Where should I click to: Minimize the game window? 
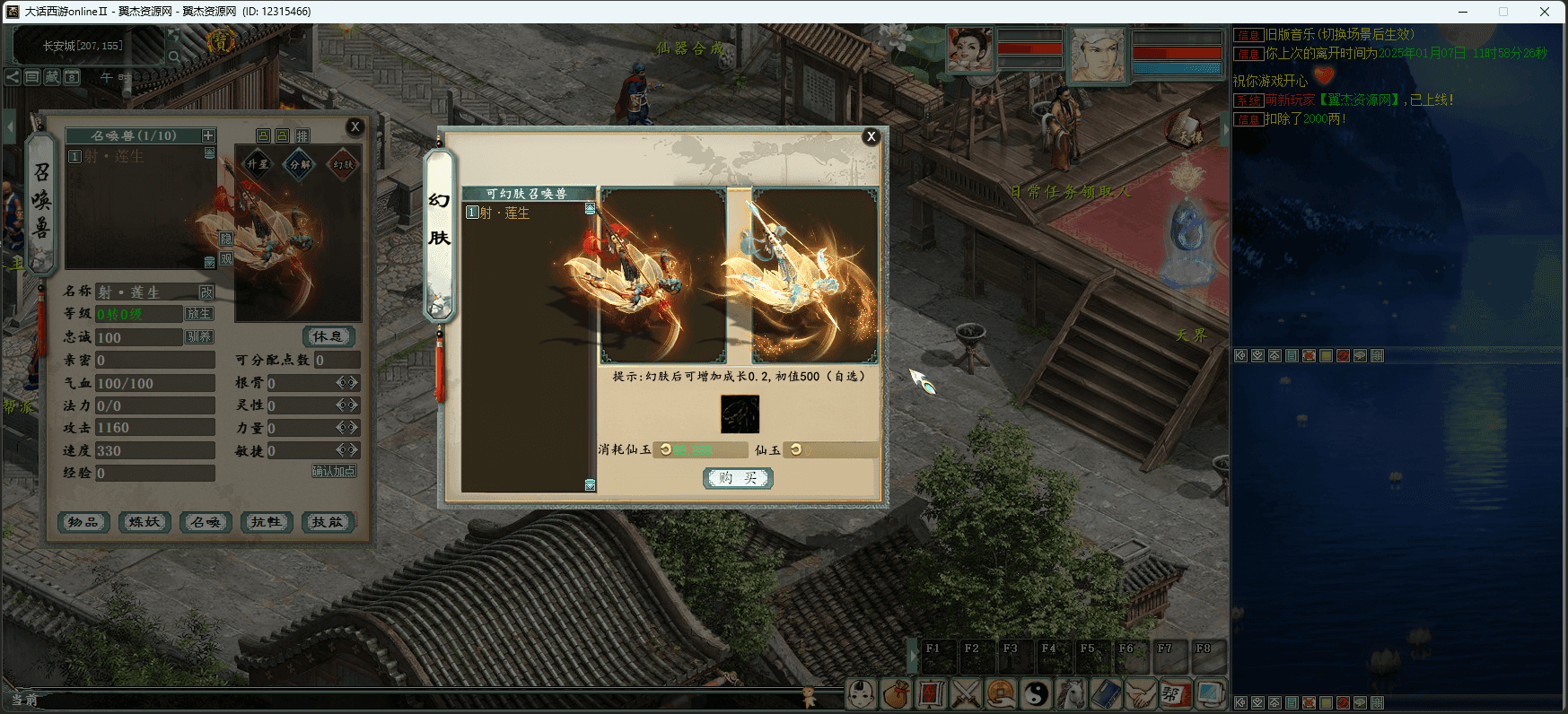pyautogui.click(x=1463, y=12)
